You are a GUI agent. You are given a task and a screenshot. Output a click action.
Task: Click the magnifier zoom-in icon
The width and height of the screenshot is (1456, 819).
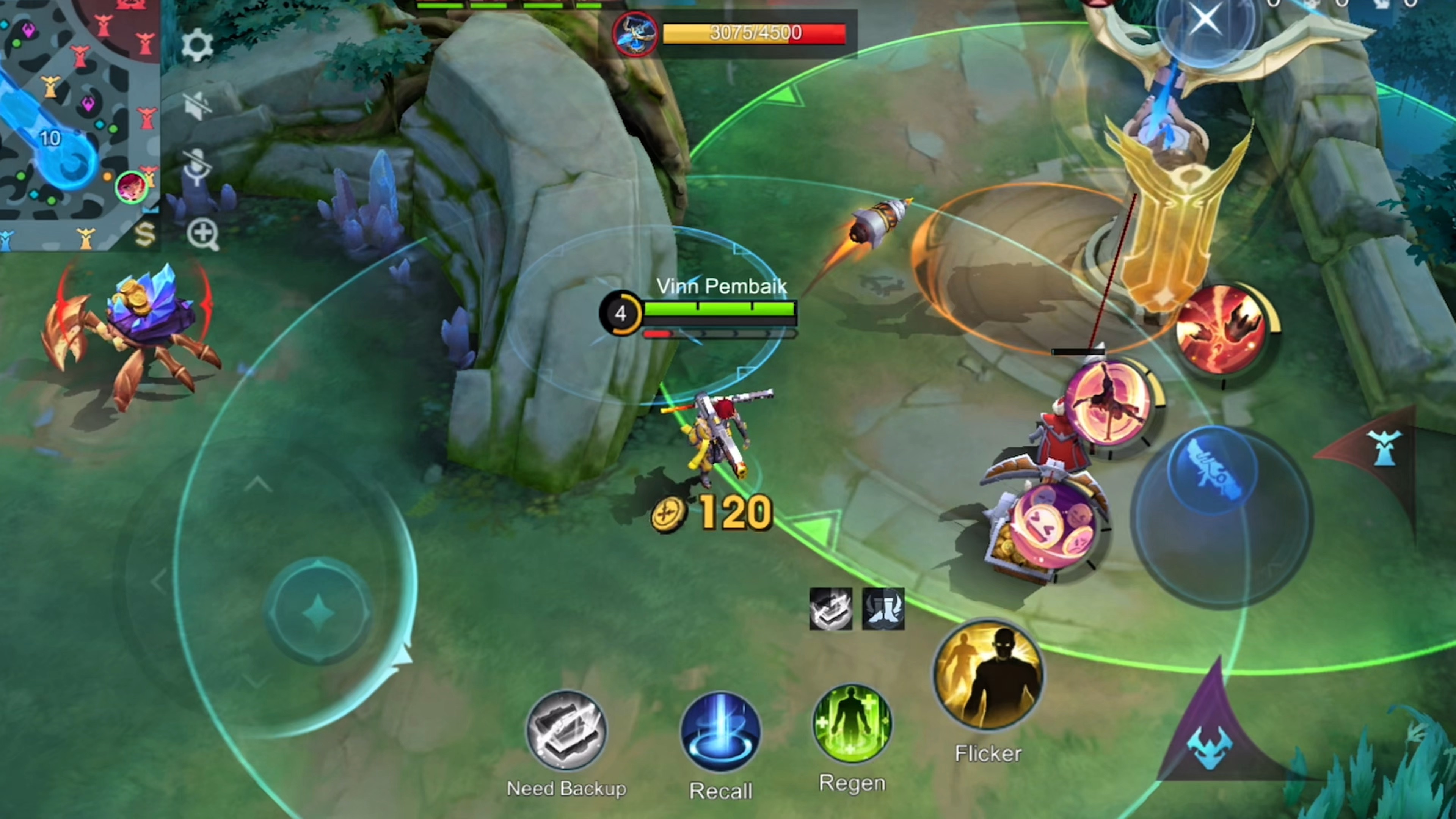coord(202,234)
